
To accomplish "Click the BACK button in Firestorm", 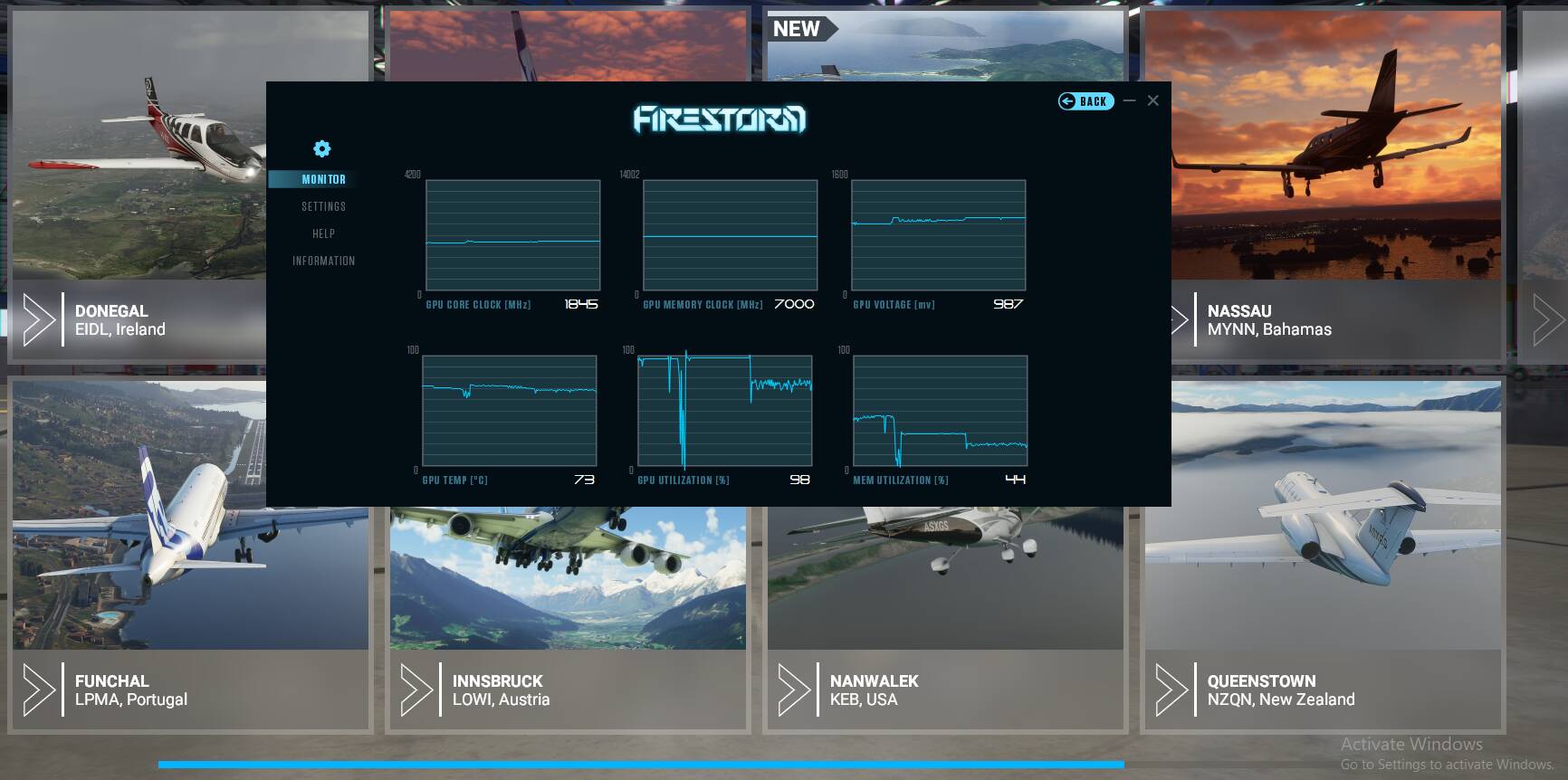I will (1085, 100).
